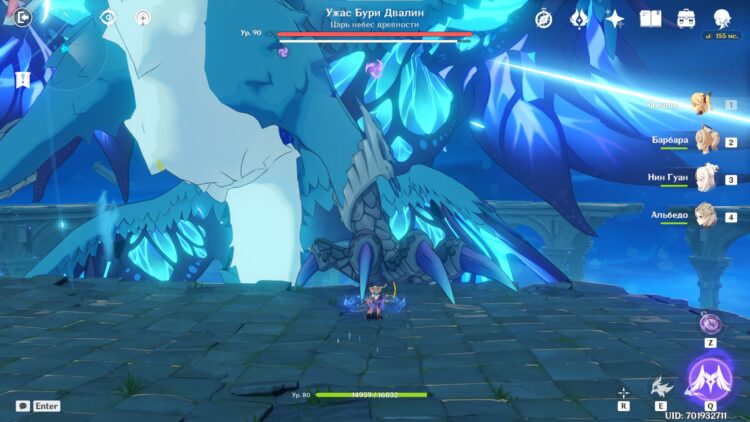Image resolution: width=750 pixels, height=422 pixels.
Task: Open the backpack inventory
Action: click(686, 18)
